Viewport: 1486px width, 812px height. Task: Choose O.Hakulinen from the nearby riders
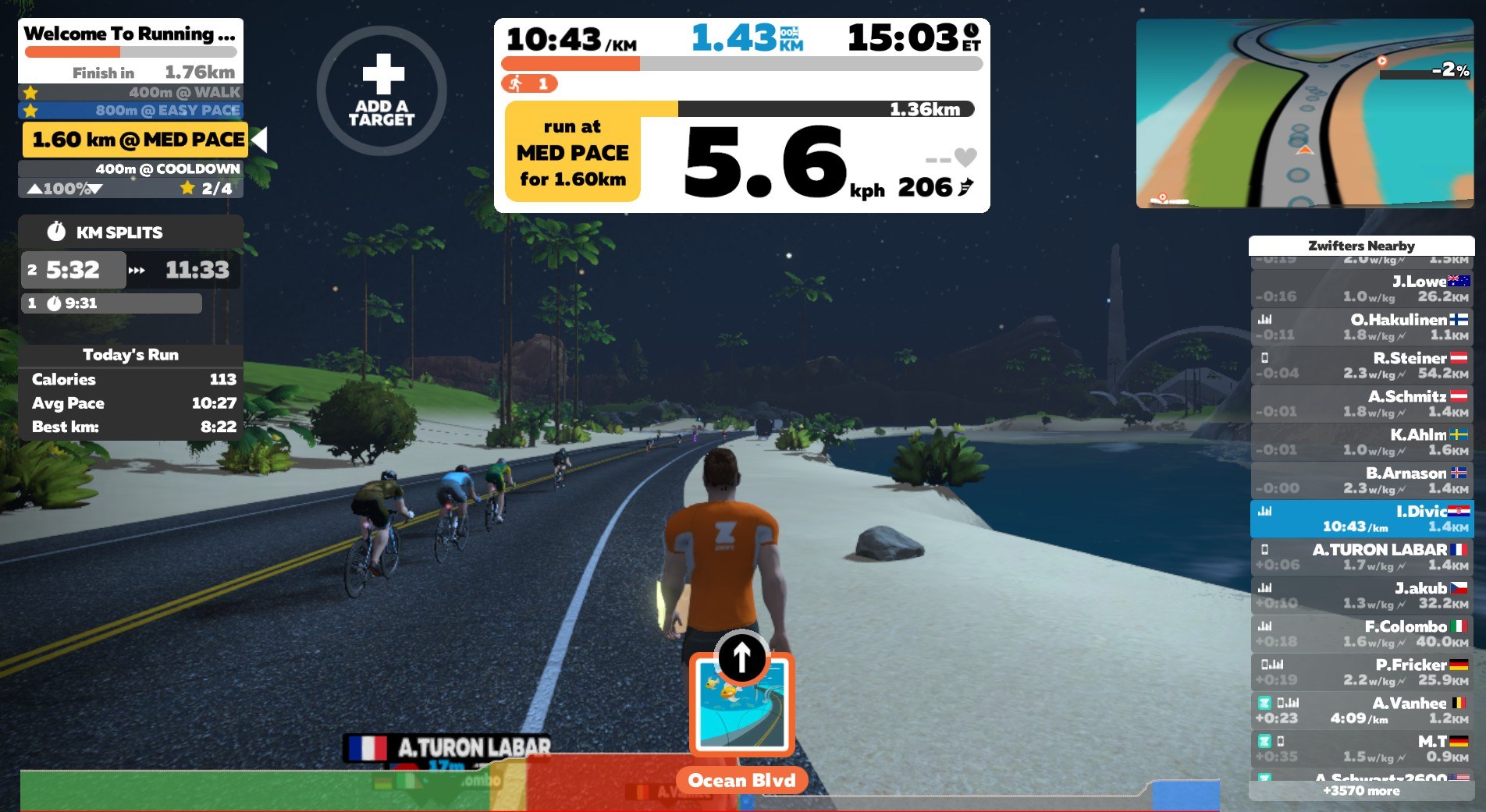click(x=1362, y=327)
